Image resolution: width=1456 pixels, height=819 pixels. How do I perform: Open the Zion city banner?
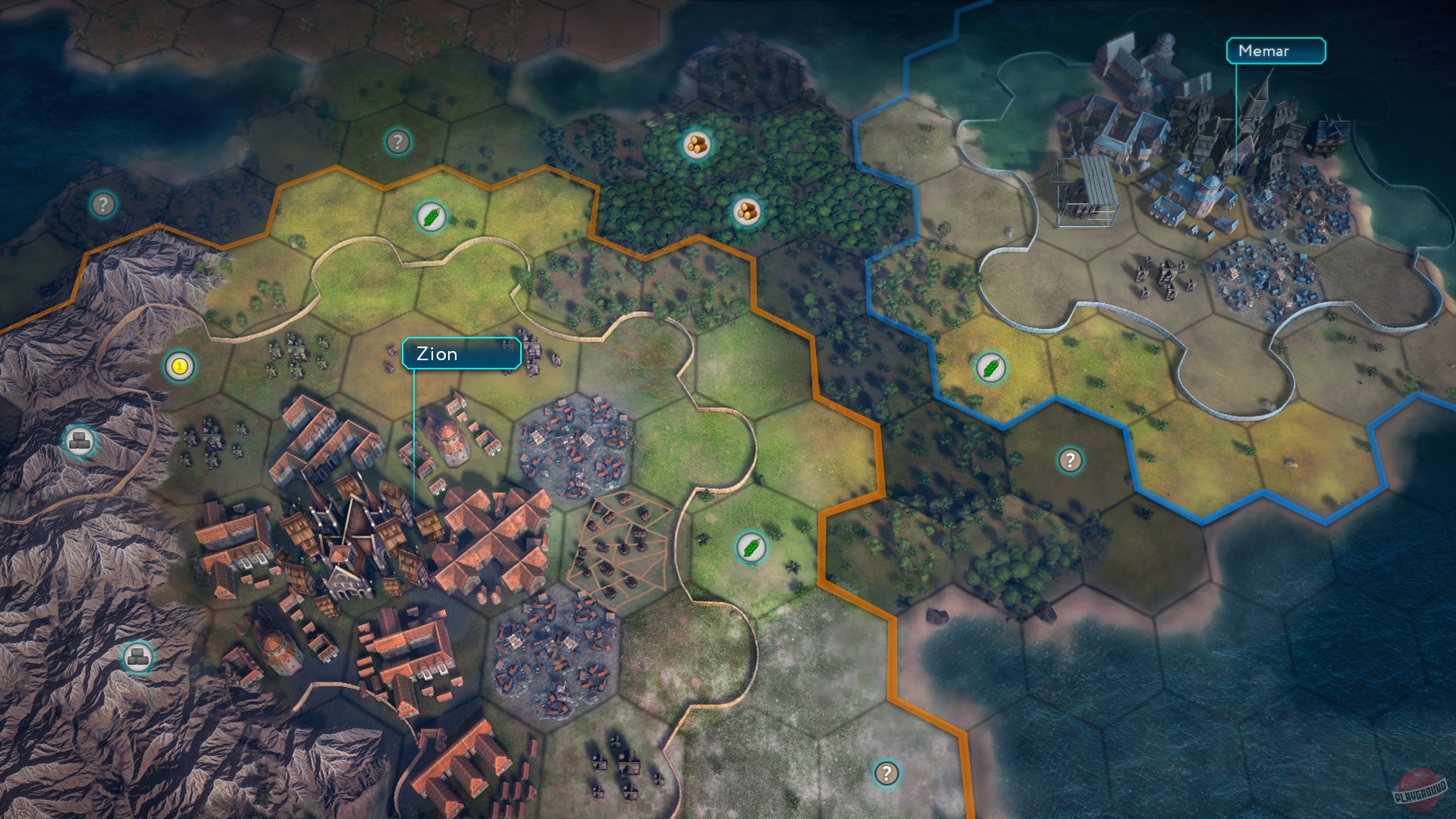pos(460,353)
